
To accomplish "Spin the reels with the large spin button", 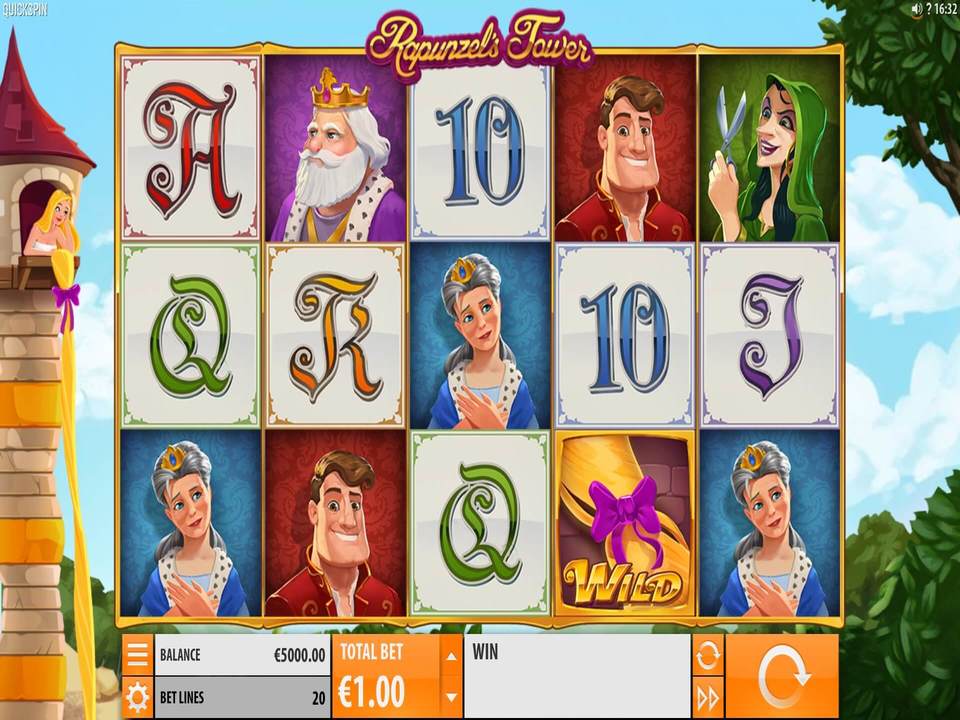I will [x=781, y=676].
